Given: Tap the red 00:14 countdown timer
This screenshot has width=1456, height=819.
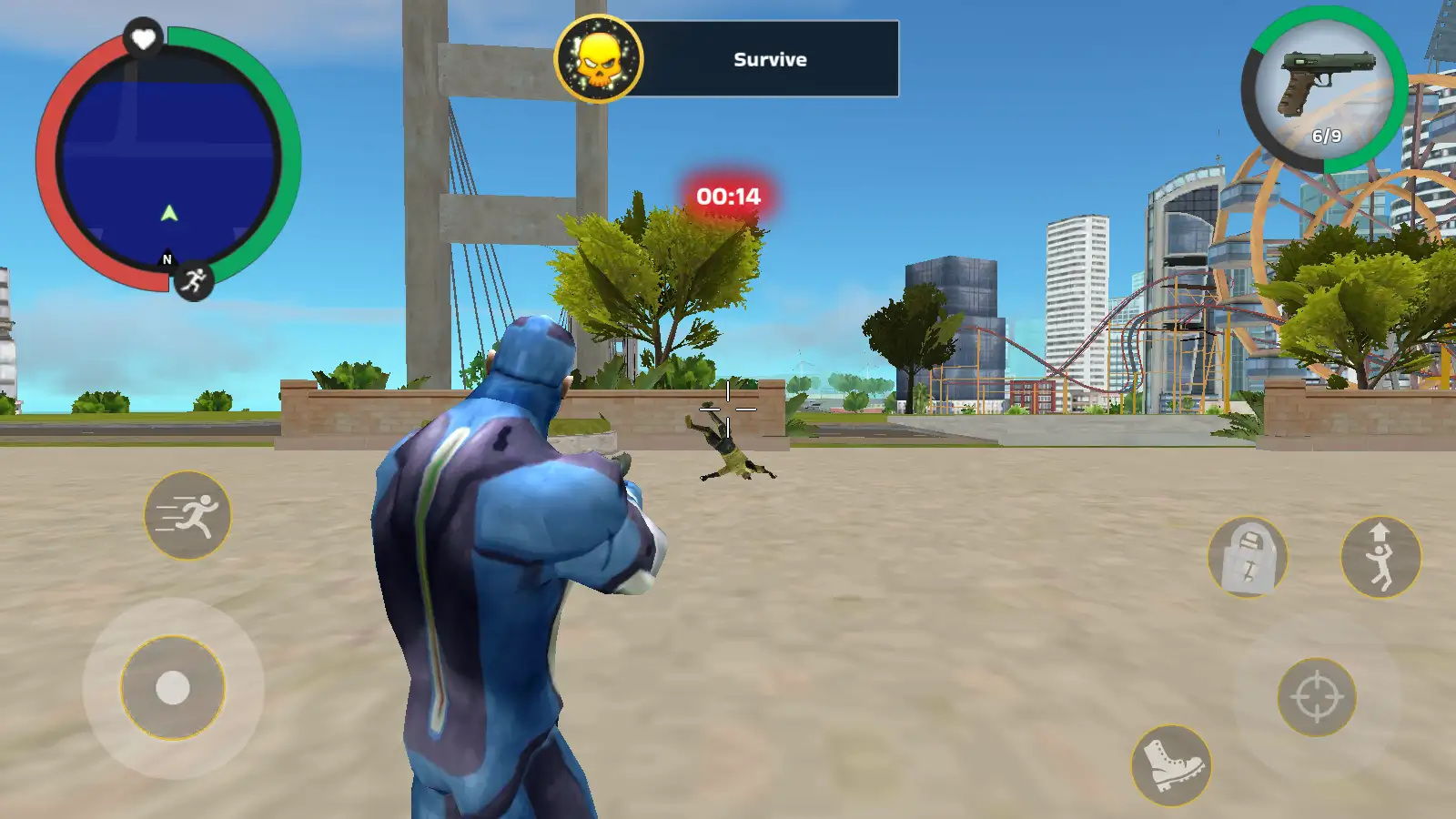Looking at the screenshot, I should [x=727, y=194].
